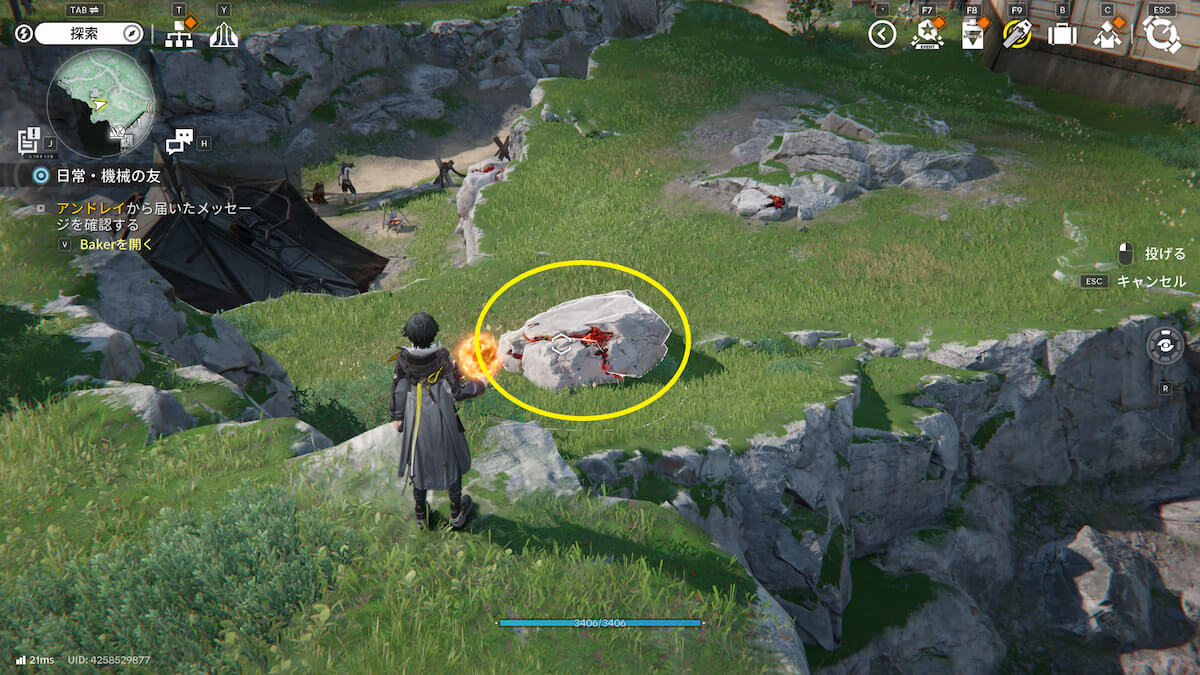Open the flowchart network icon
Screen dimensions: 1200x675
pyautogui.click(x=179, y=35)
